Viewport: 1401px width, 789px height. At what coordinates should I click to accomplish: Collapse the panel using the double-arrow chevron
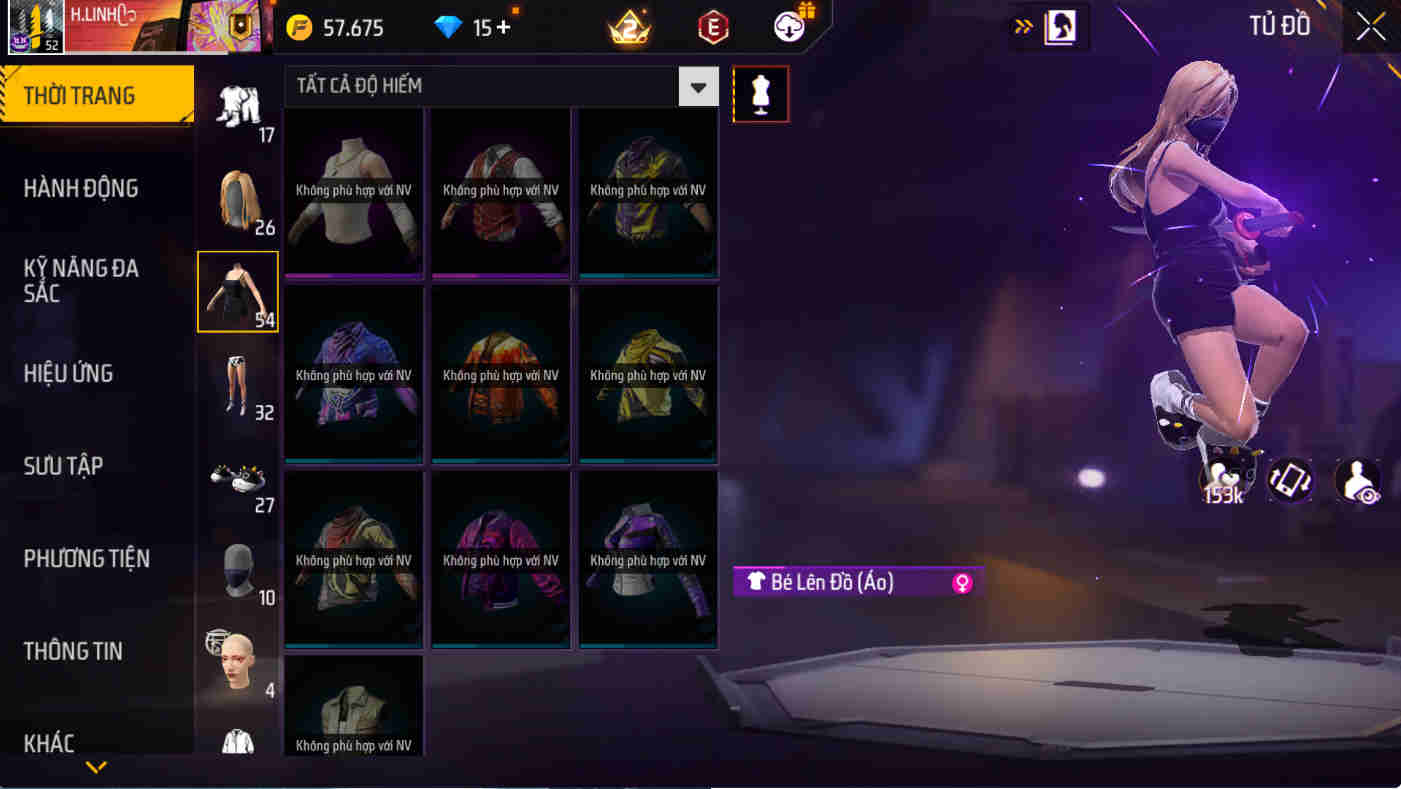[x=1023, y=27]
